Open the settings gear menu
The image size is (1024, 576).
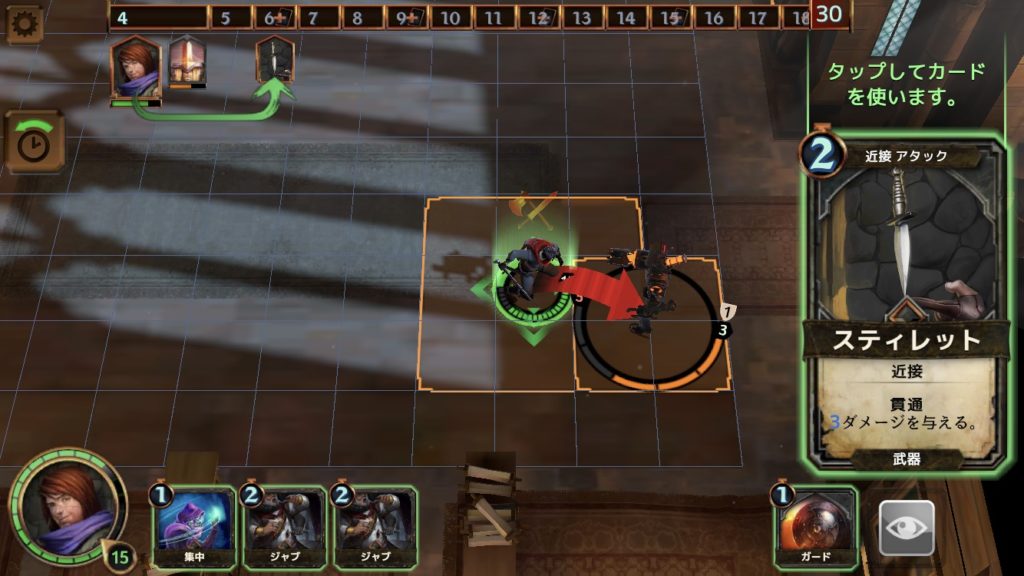tap(23, 23)
